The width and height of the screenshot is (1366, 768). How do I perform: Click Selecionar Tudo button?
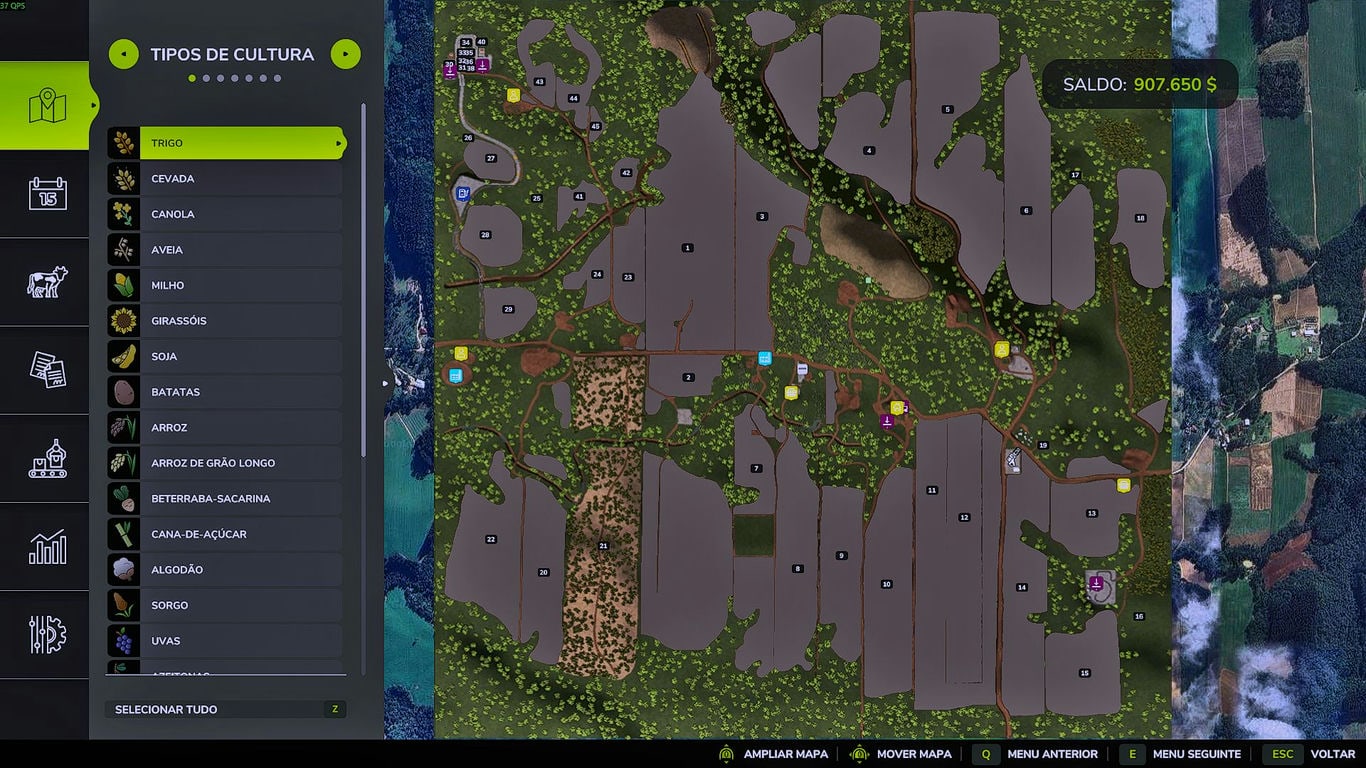225,709
